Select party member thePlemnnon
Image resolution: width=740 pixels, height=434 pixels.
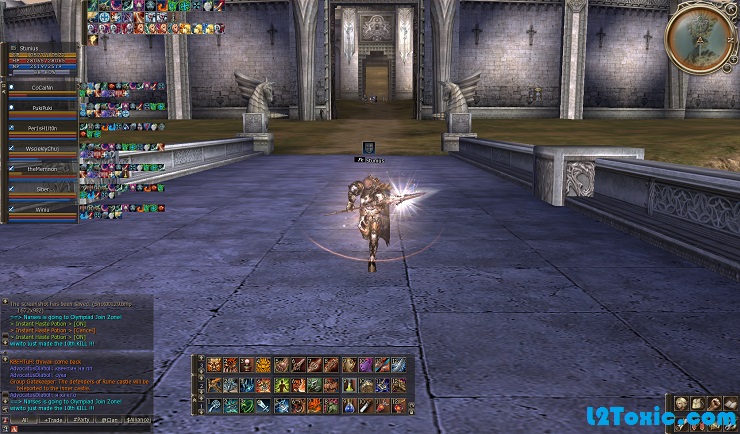(41, 169)
